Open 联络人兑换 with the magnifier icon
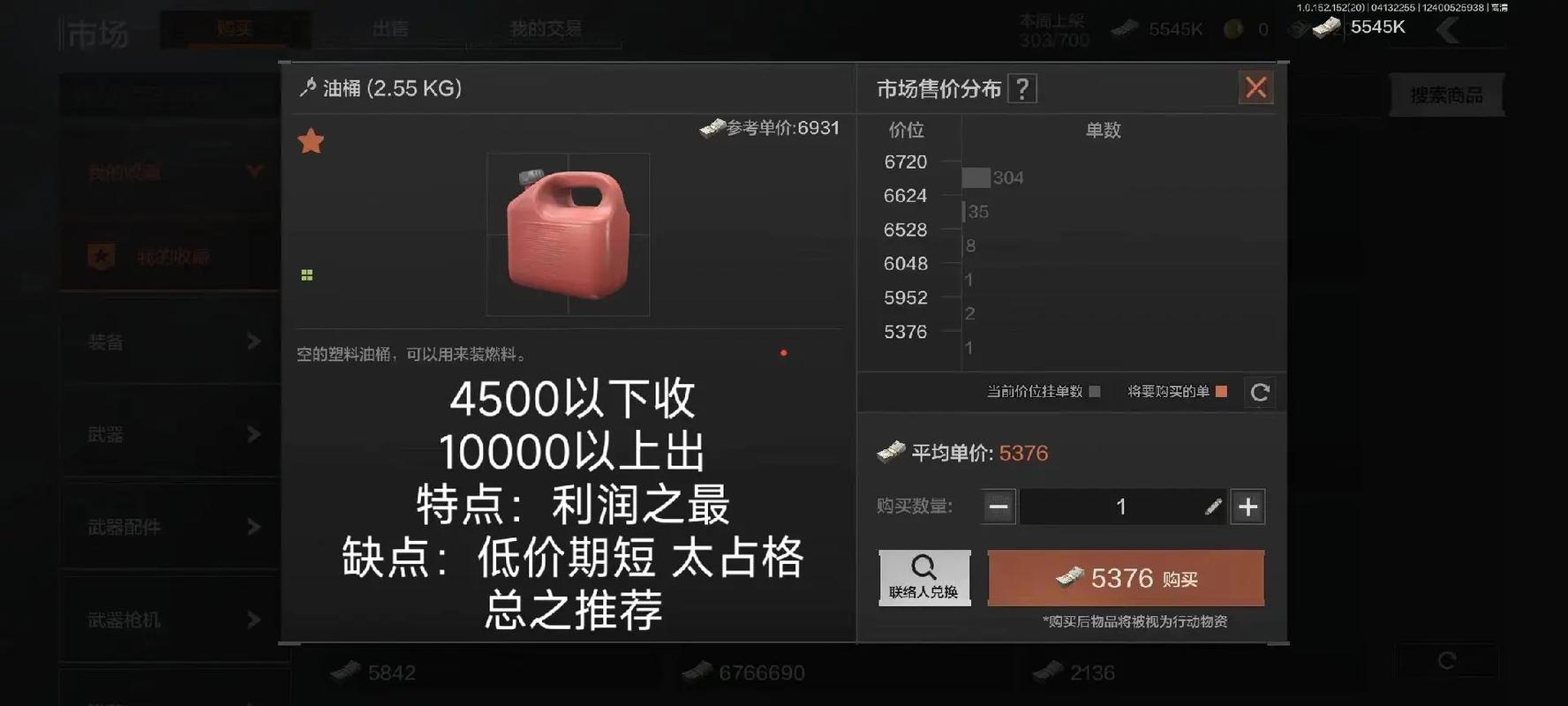Screen dimensions: 1568x706 click(923, 577)
